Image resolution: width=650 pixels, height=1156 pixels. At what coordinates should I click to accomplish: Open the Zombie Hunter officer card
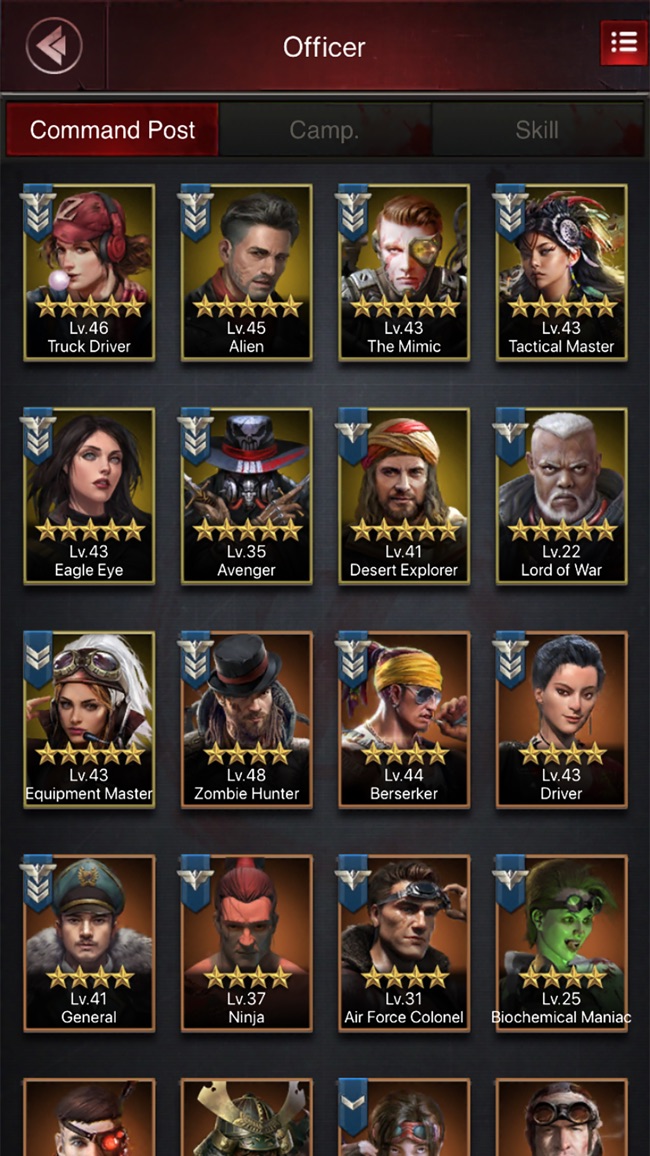(246, 720)
